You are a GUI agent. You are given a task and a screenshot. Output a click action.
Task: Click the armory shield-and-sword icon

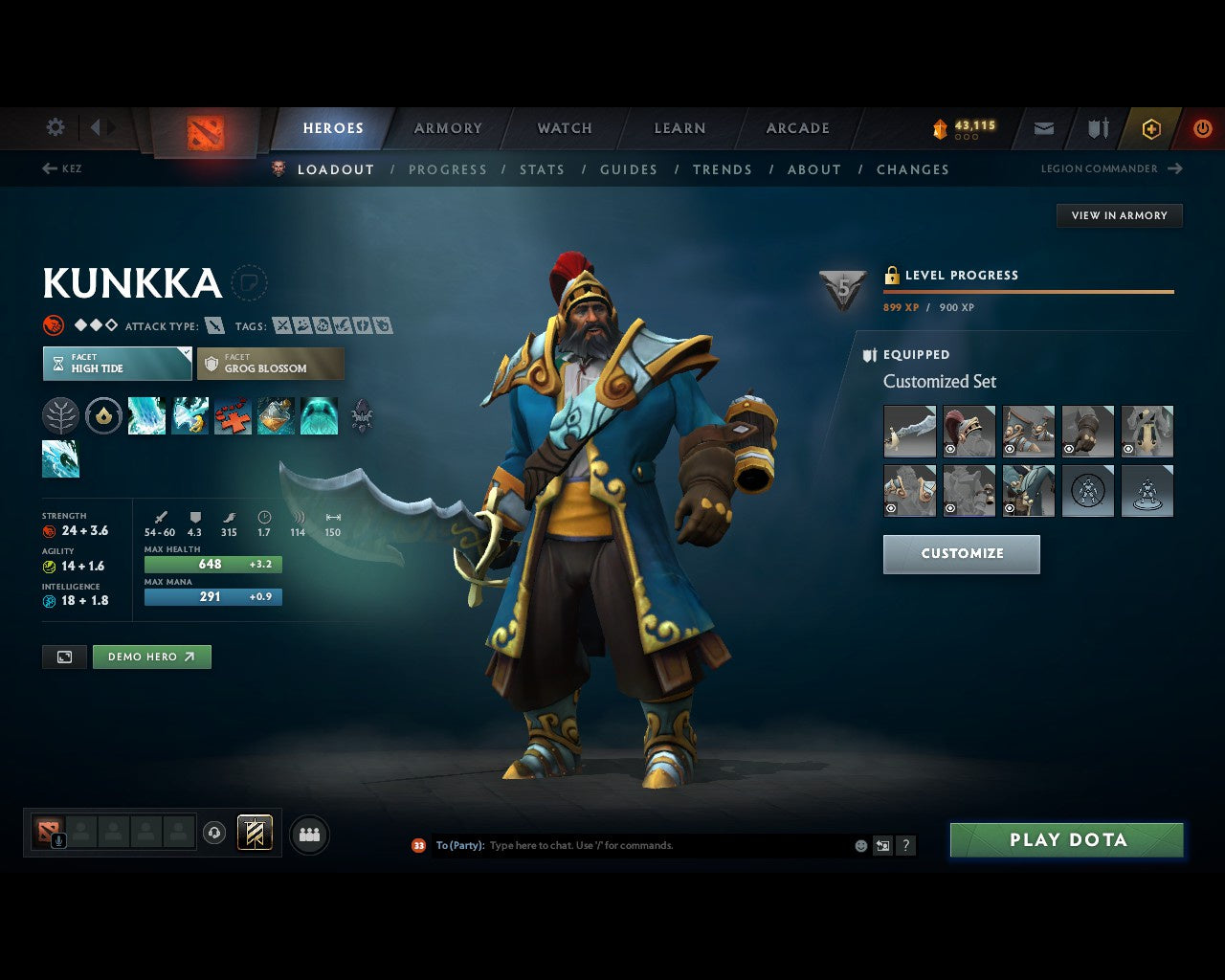pos(1097,127)
